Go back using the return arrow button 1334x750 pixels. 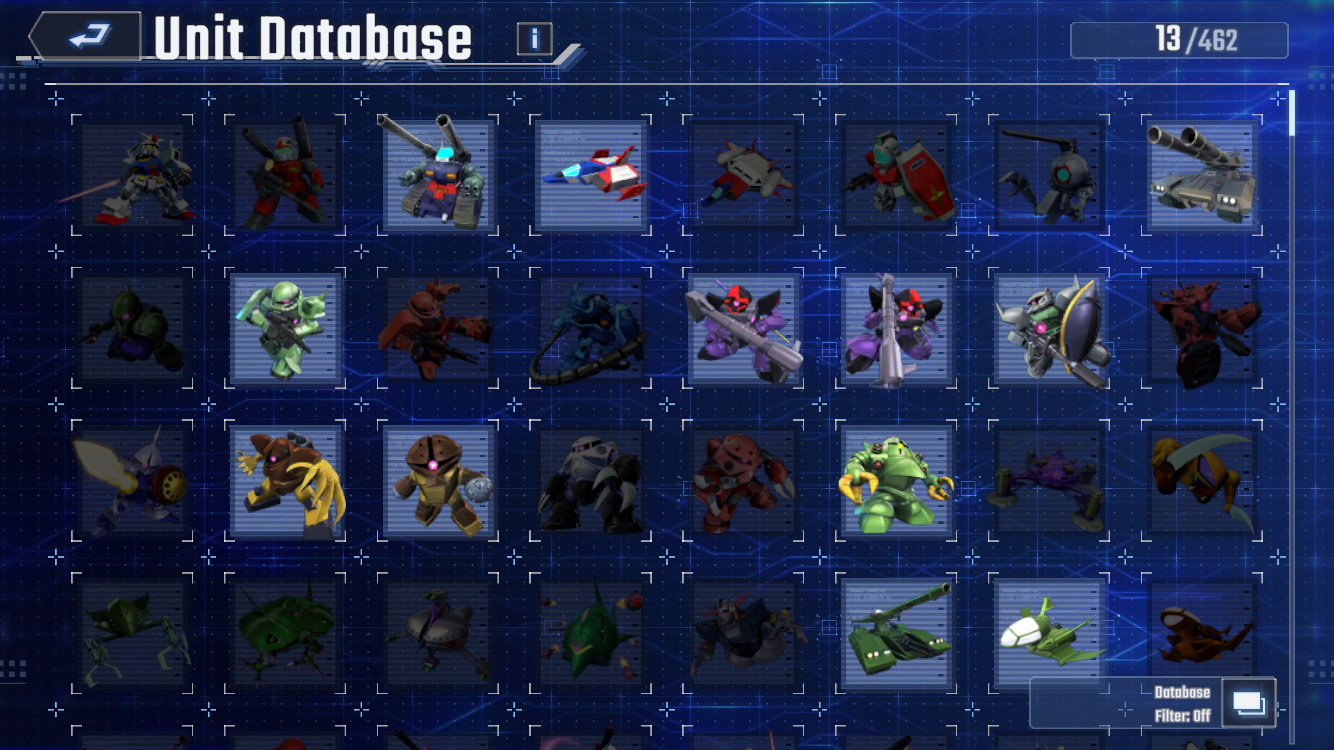point(88,37)
